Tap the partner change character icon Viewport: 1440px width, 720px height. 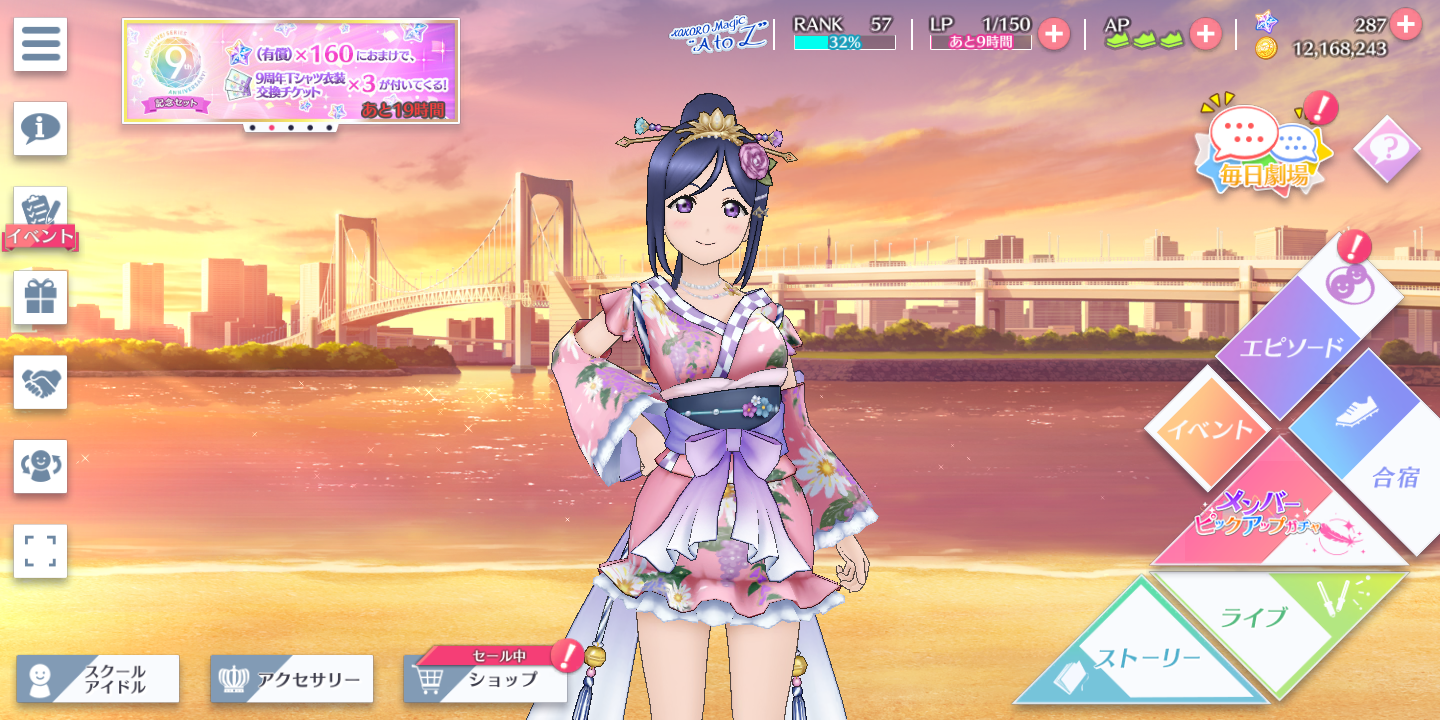(40, 466)
